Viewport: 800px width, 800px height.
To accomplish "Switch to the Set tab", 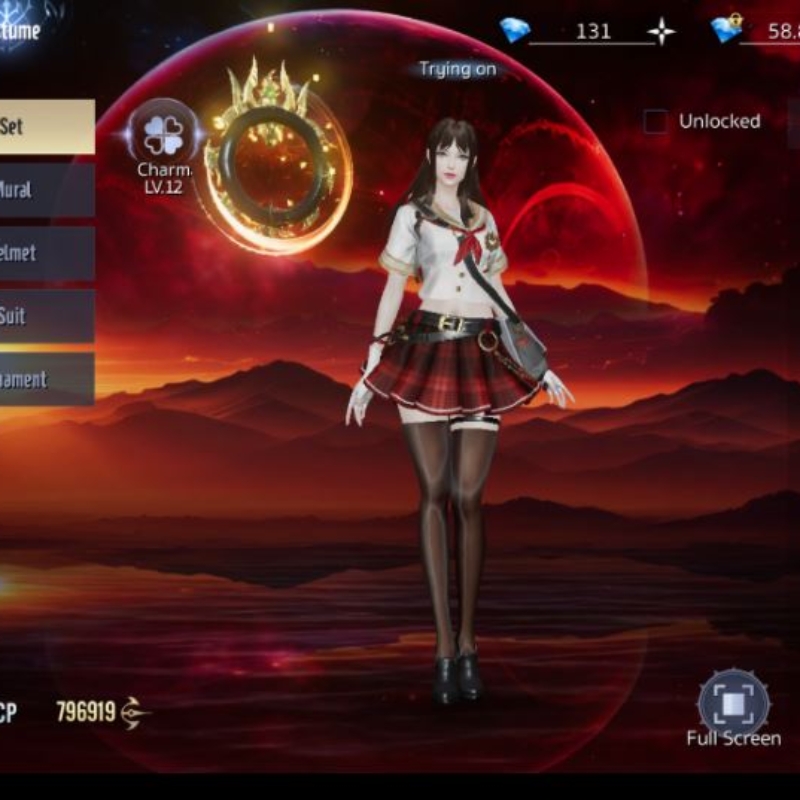I will point(45,127).
